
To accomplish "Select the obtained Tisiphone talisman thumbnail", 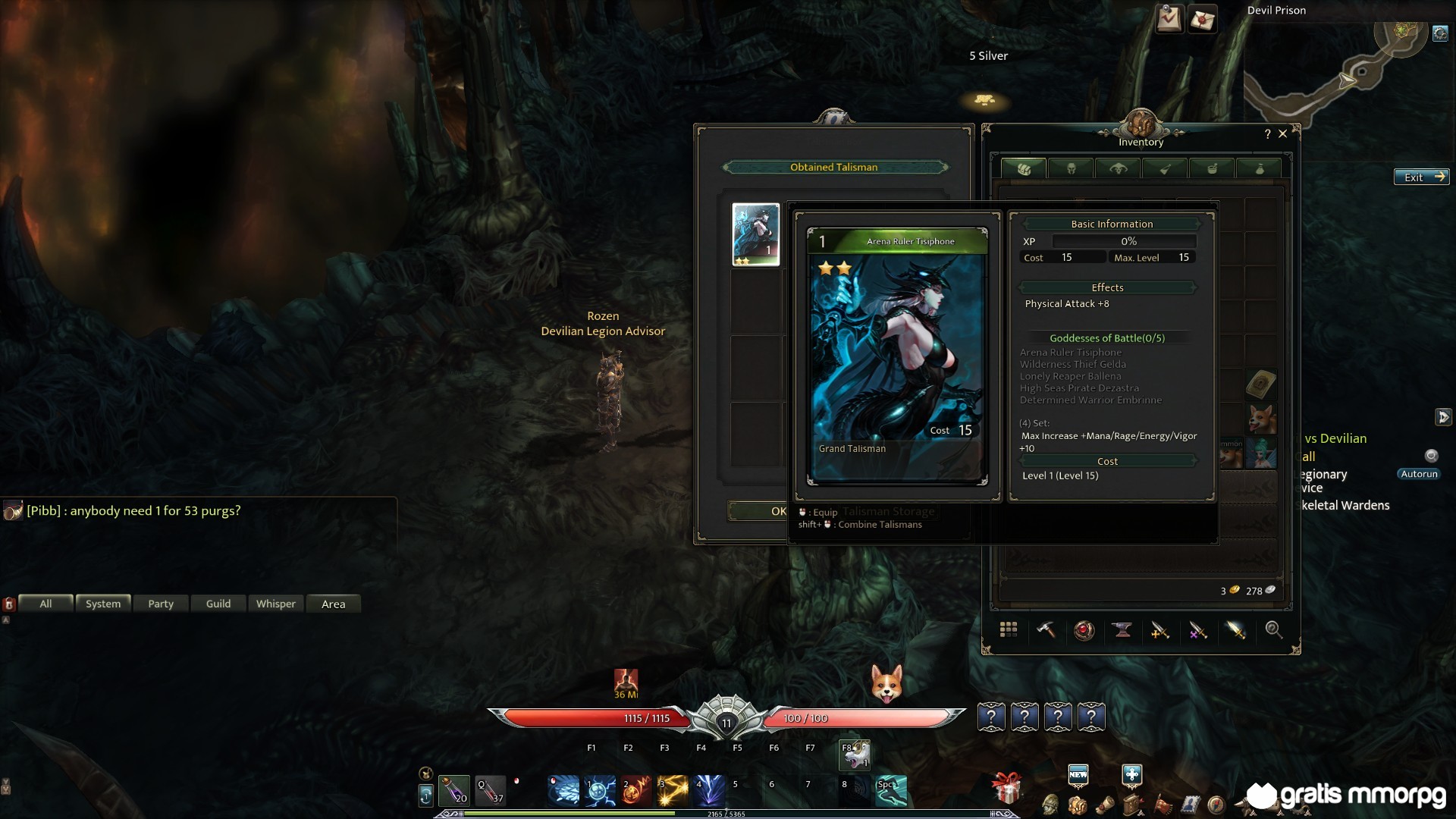I will point(755,234).
